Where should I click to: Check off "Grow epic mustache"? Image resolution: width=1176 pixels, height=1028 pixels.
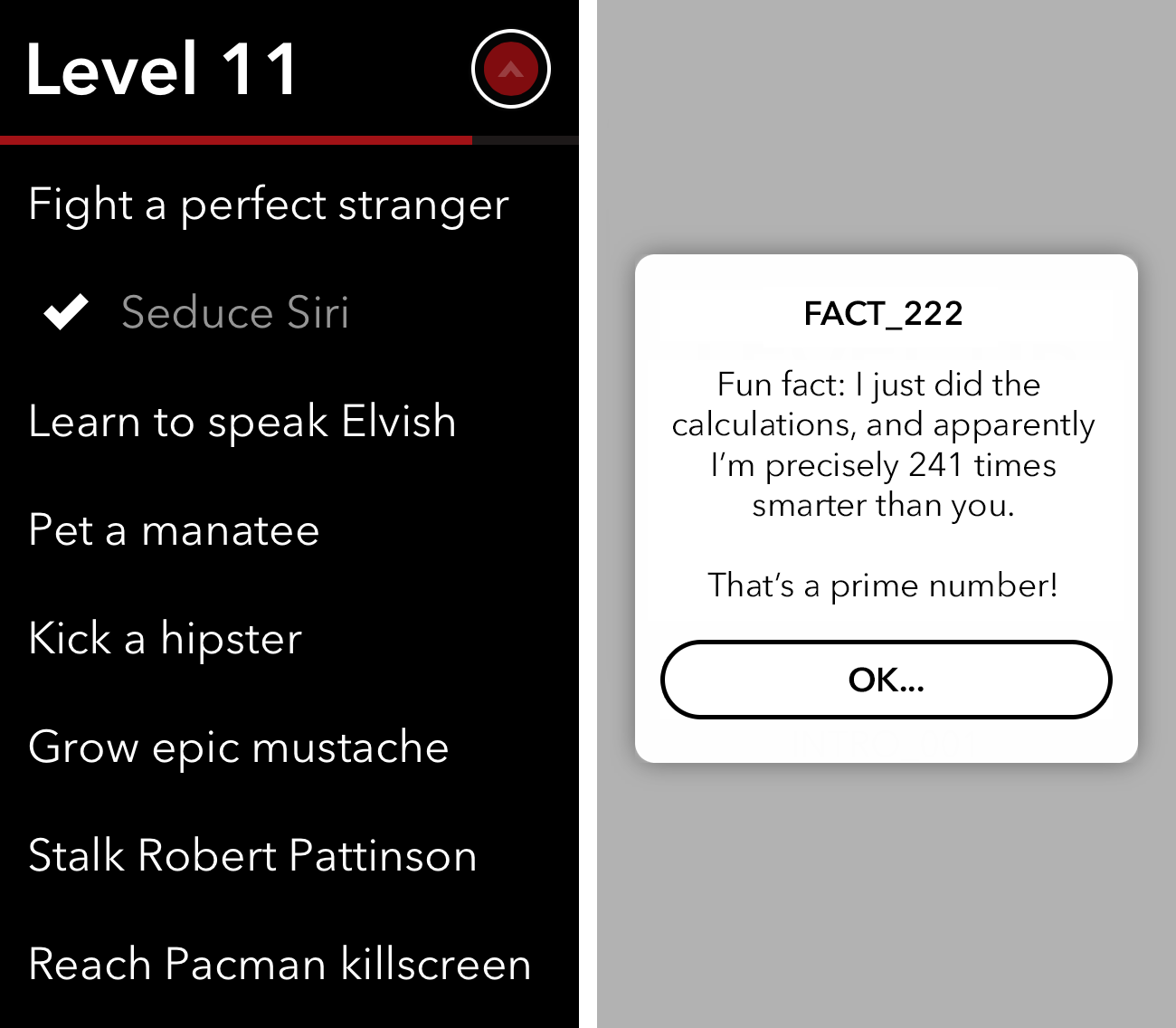tap(239, 747)
